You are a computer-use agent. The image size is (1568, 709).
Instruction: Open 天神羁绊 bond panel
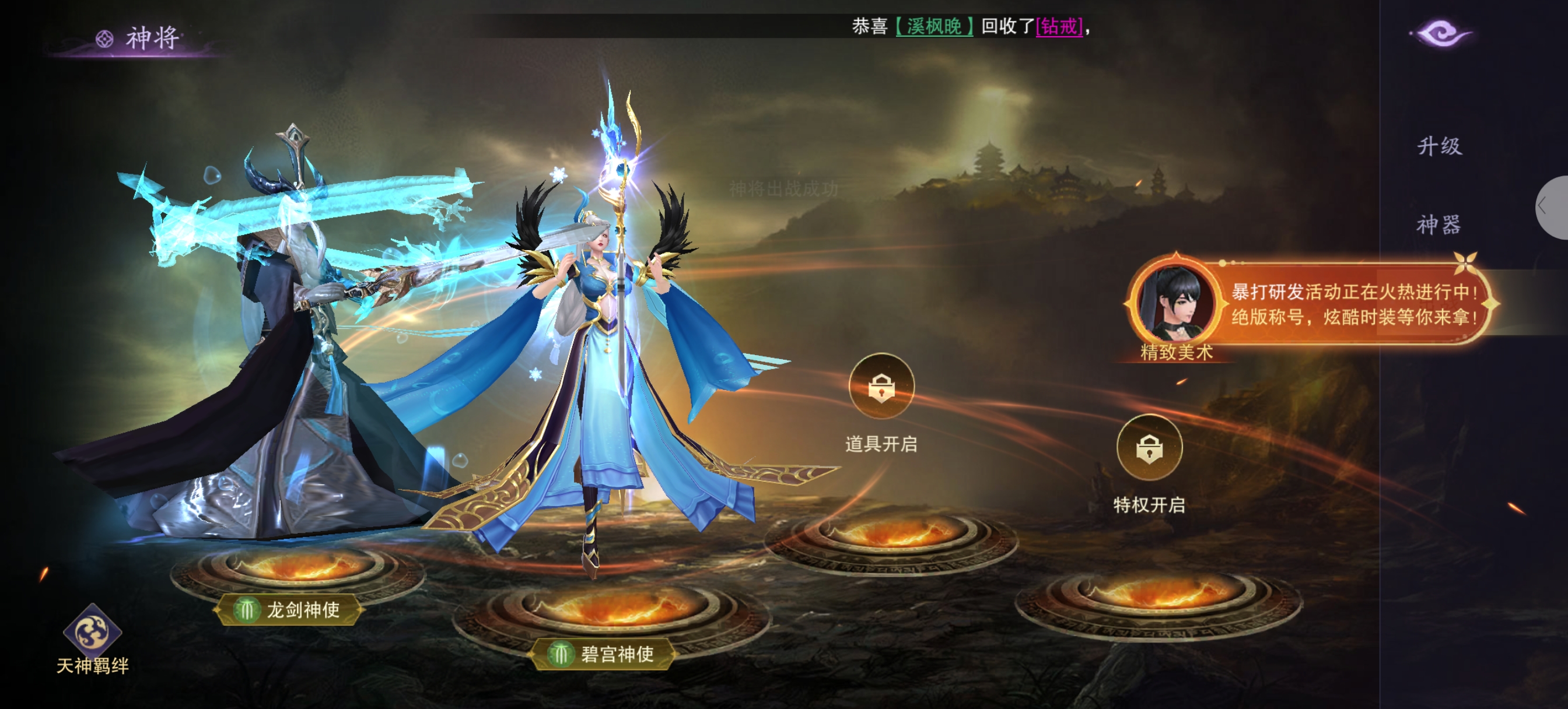(93, 639)
